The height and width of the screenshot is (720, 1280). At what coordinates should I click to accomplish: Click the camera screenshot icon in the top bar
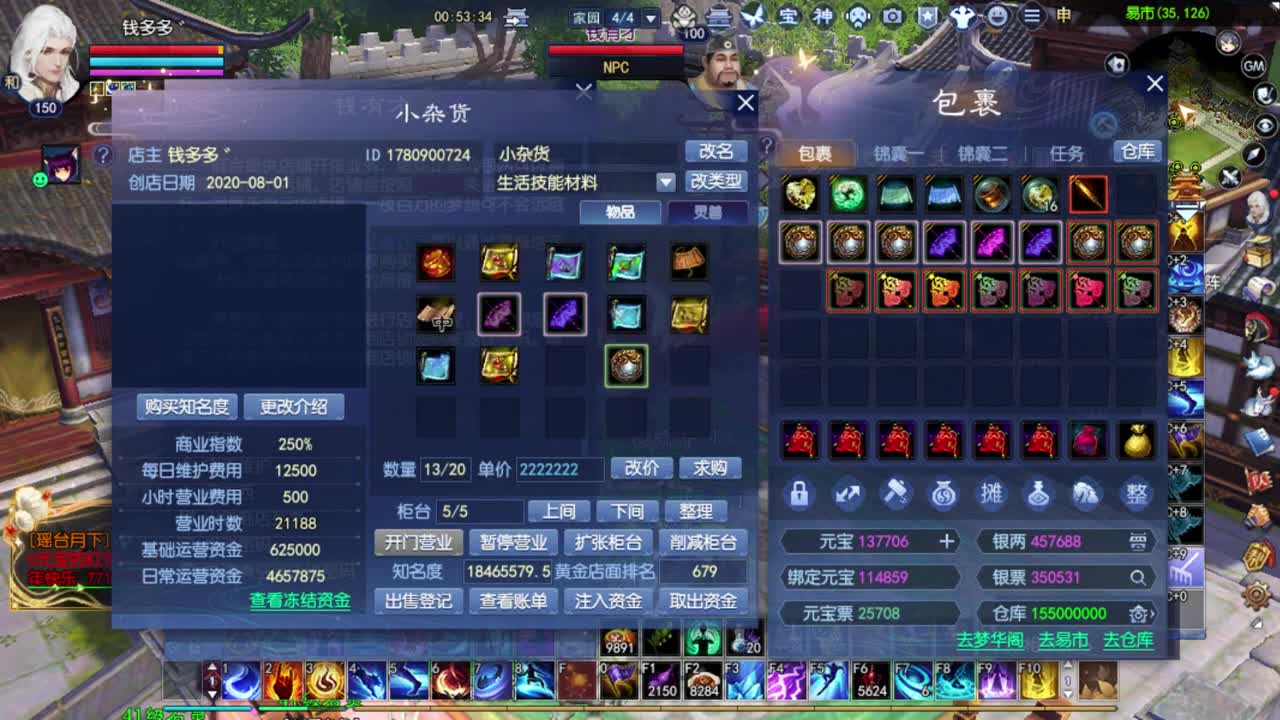coord(891,17)
